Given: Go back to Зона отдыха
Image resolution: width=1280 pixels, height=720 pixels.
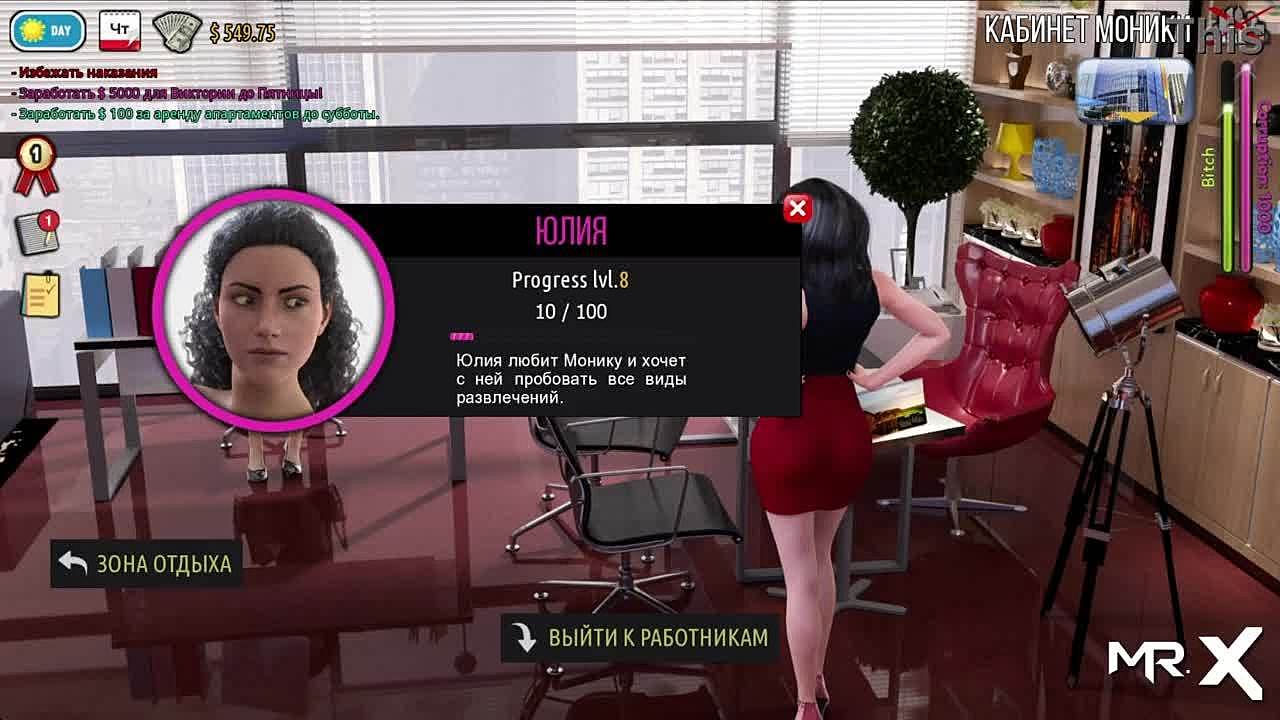Looking at the screenshot, I should [146, 564].
